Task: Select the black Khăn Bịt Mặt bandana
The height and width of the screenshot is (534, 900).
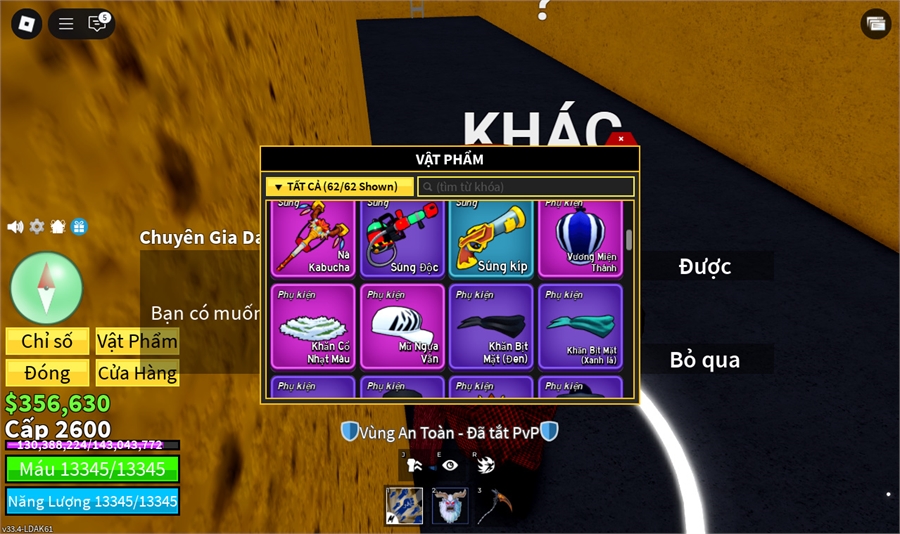Action: (x=491, y=326)
